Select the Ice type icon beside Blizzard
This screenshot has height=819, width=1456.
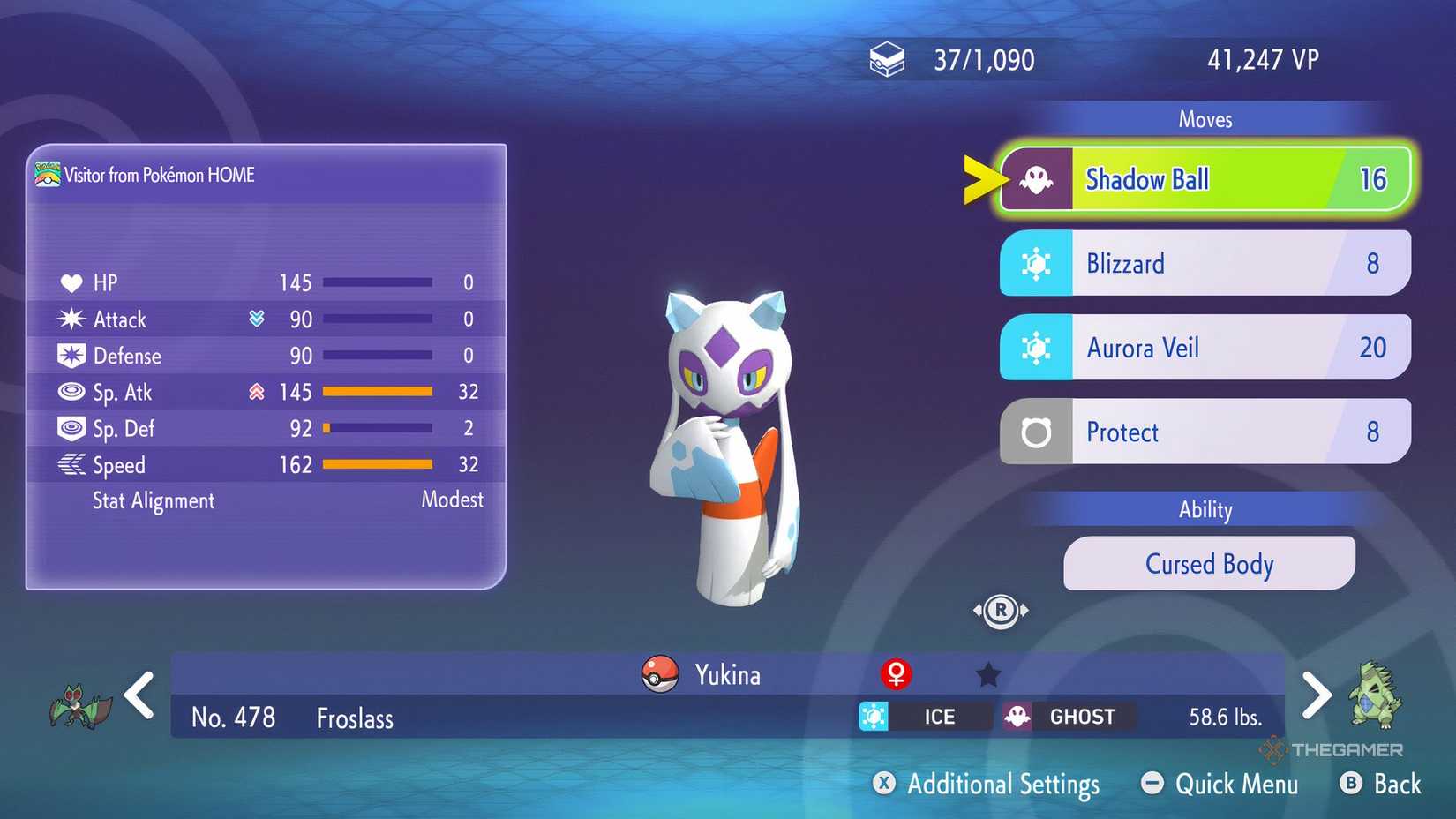(1035, 262)
